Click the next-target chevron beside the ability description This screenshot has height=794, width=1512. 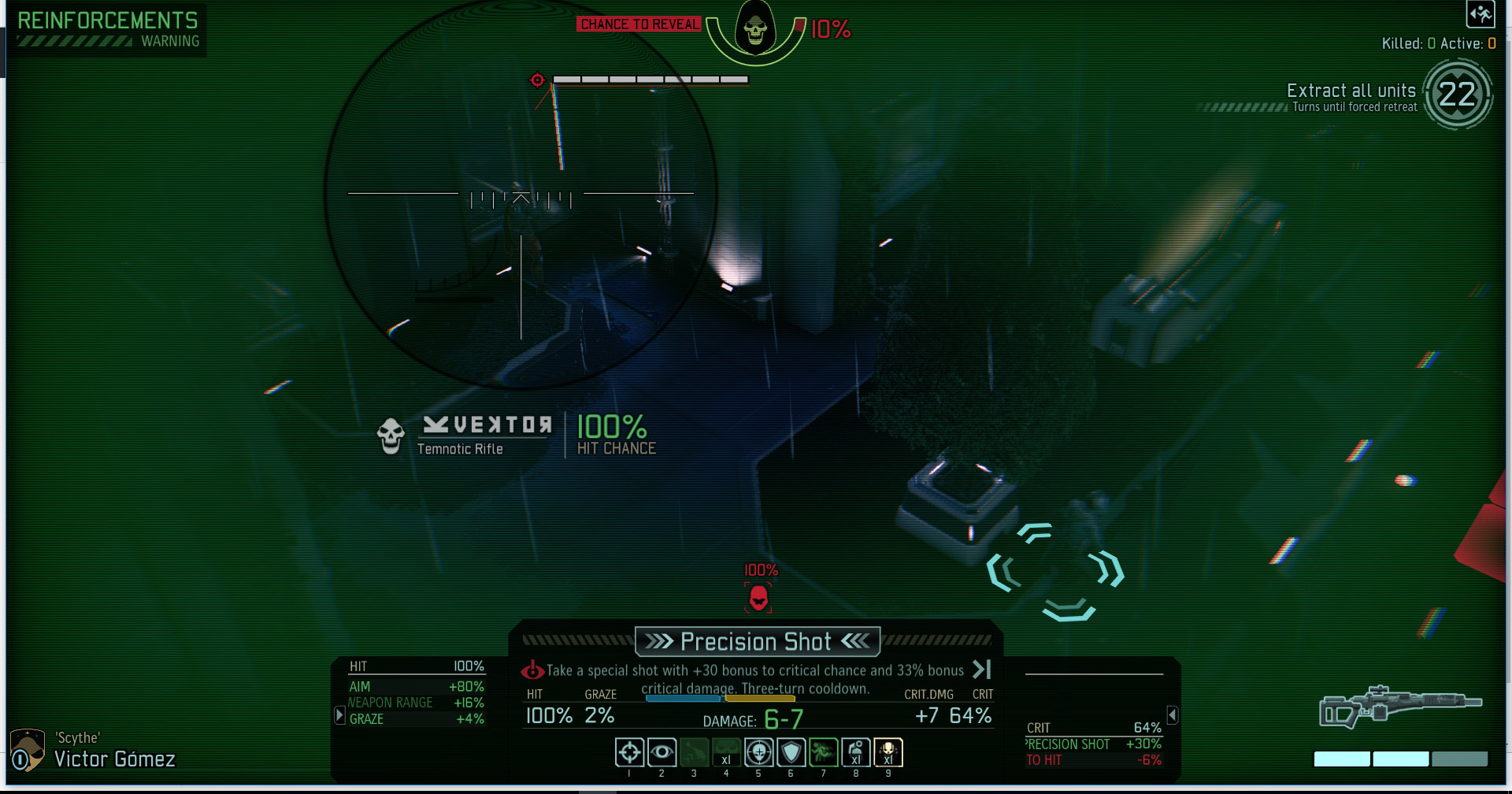[982, 670]
